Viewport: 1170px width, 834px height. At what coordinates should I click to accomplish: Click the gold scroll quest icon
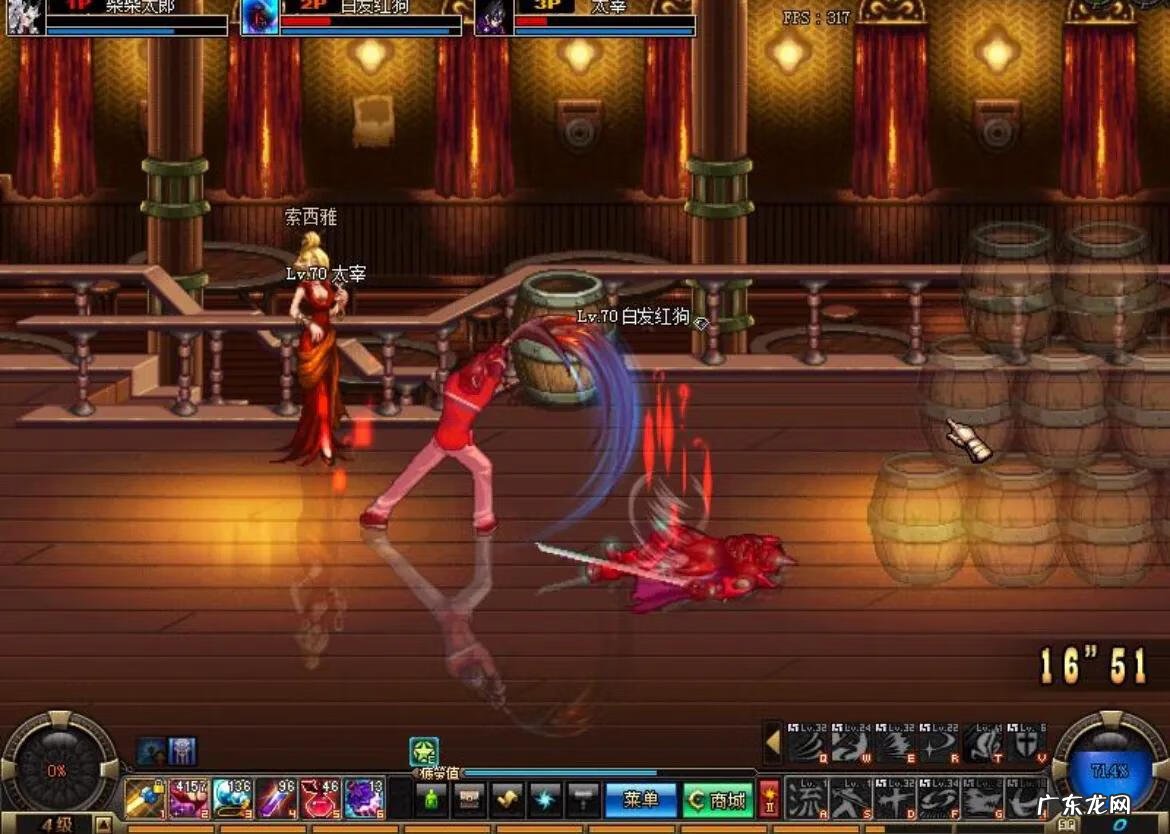(507, 799)
